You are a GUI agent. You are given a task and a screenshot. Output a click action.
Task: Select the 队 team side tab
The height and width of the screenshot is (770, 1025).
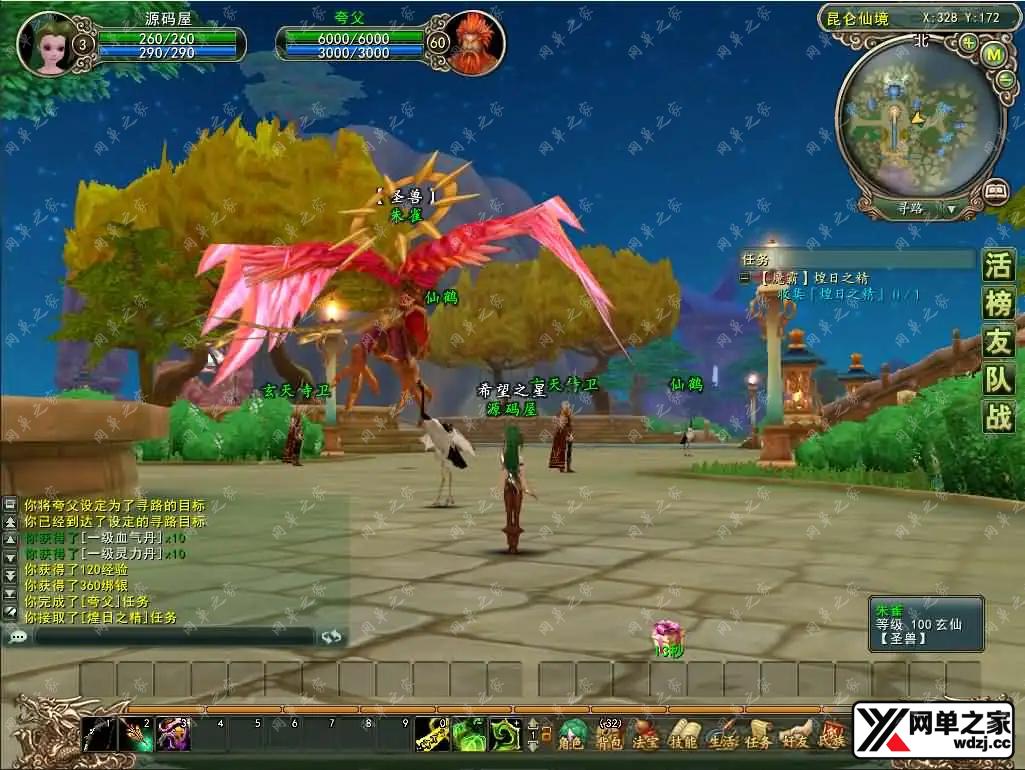(x=999, y=378)
